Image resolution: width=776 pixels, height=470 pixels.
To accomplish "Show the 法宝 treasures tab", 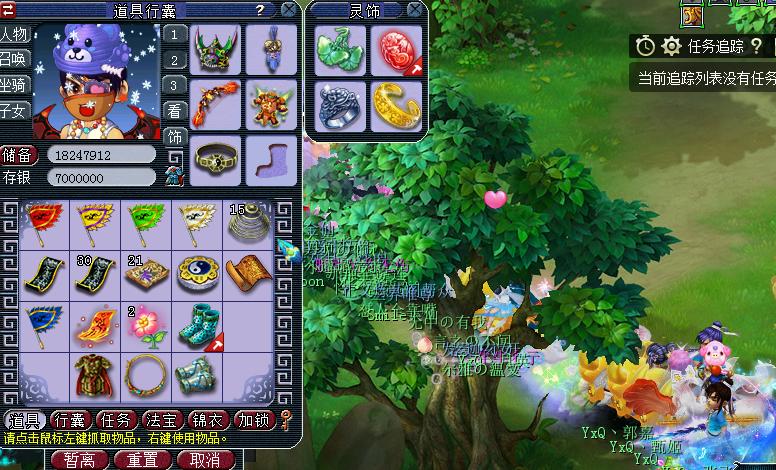I will (x=161, y=420).
